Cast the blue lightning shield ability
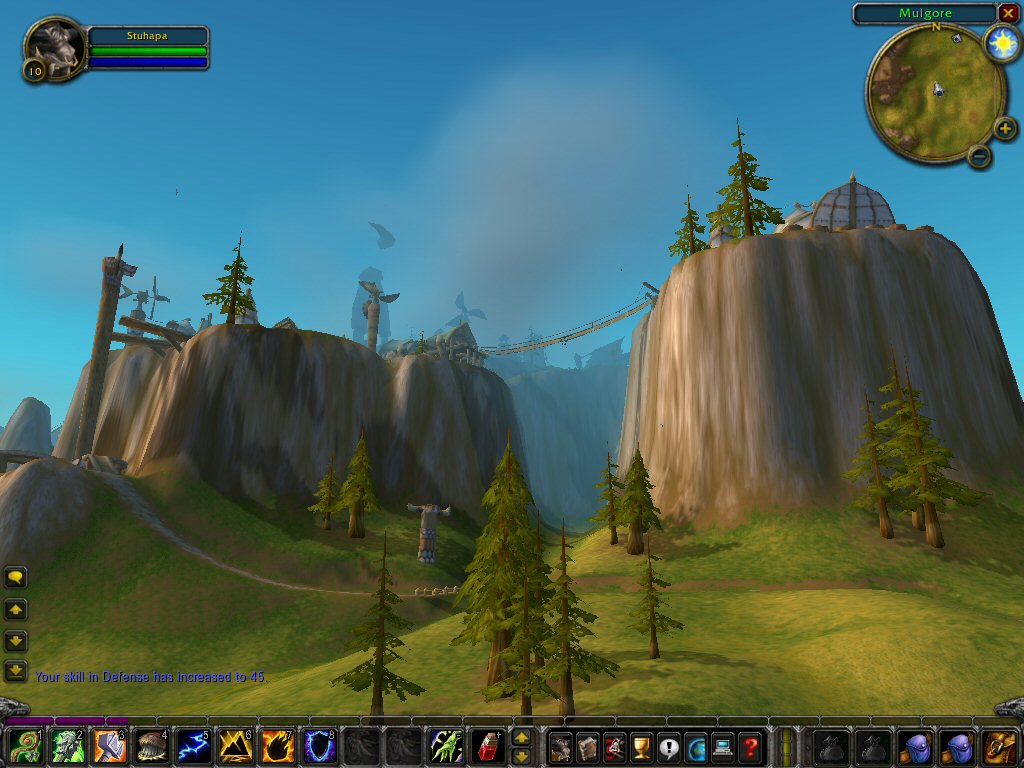Viewport: 1024px width, 768px height. coord(320,746)
